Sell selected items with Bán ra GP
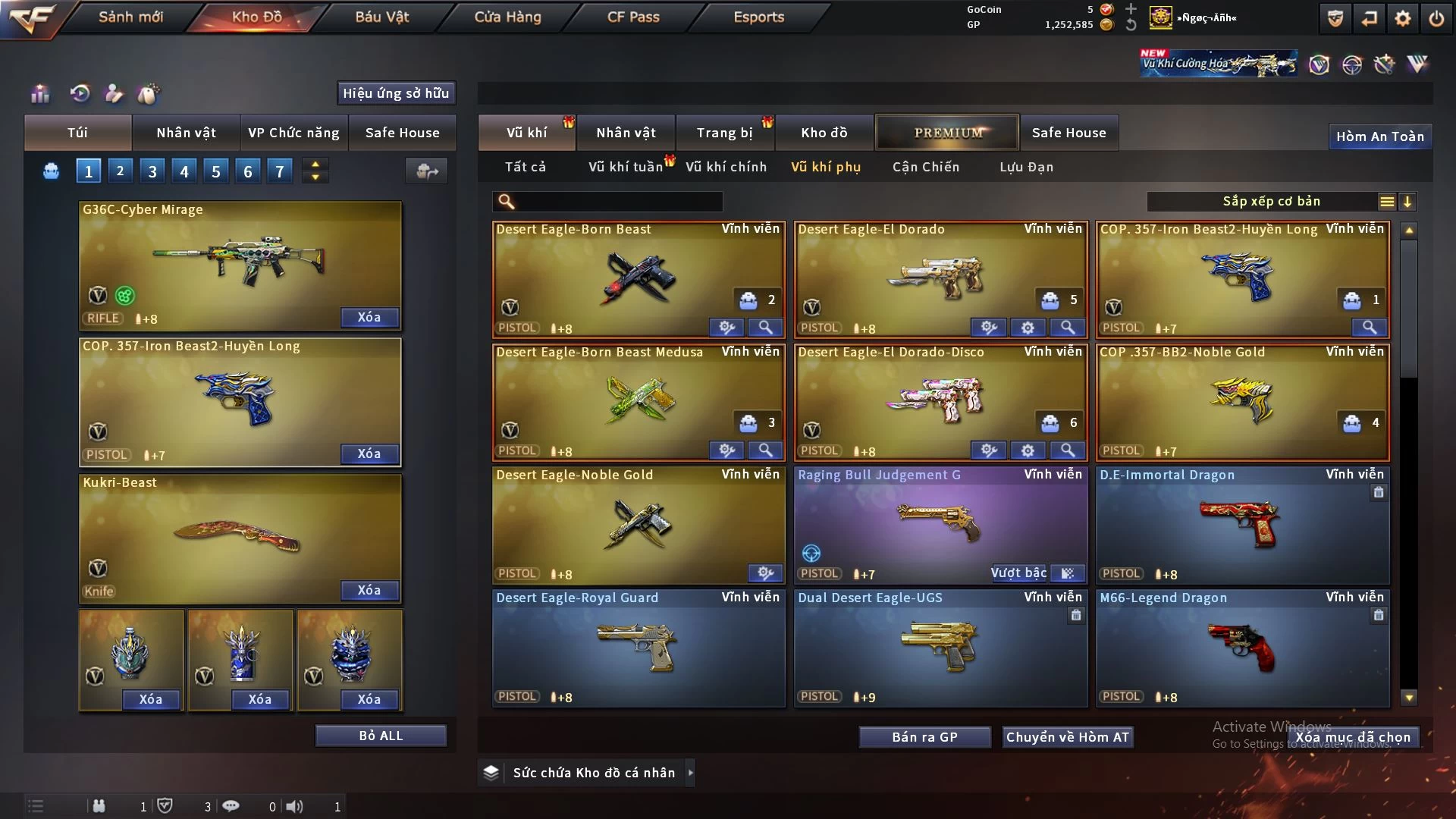Screen dimensions: 1456x819 pyautogui.click(x=924, y=737)
